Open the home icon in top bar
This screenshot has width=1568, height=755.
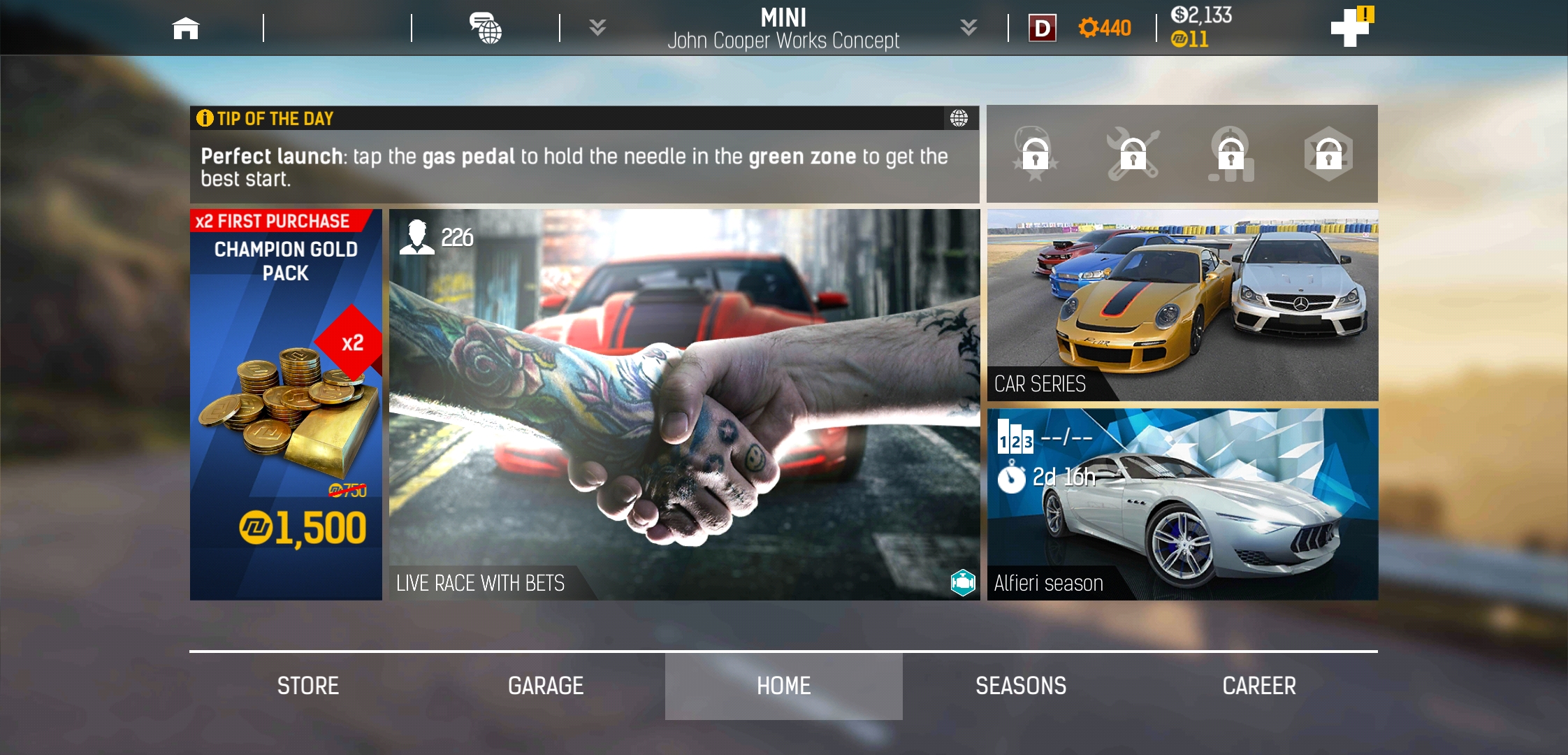pyautogui.click(x=186, y=28)
